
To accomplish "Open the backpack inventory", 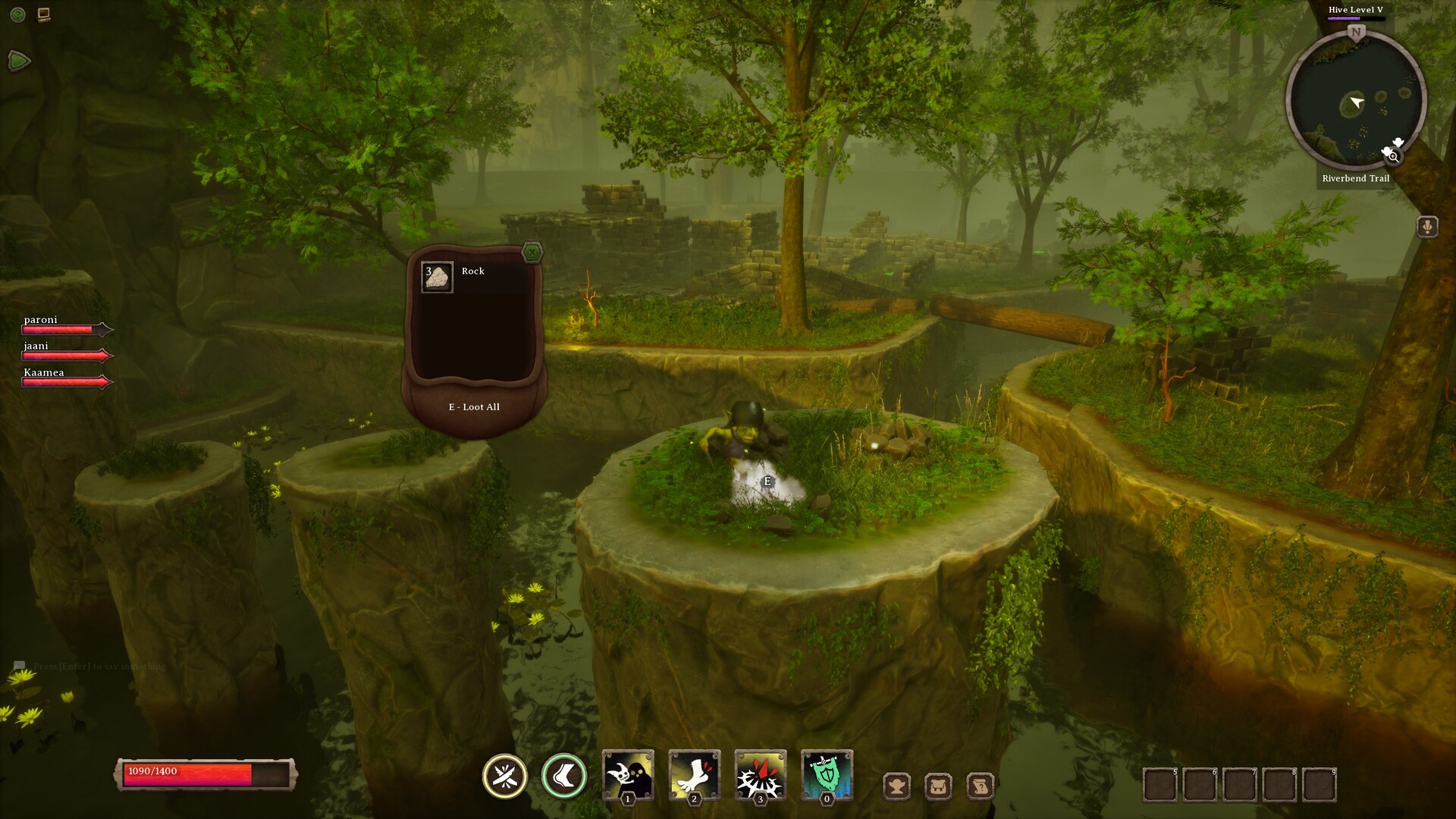I will coord(939,786).
